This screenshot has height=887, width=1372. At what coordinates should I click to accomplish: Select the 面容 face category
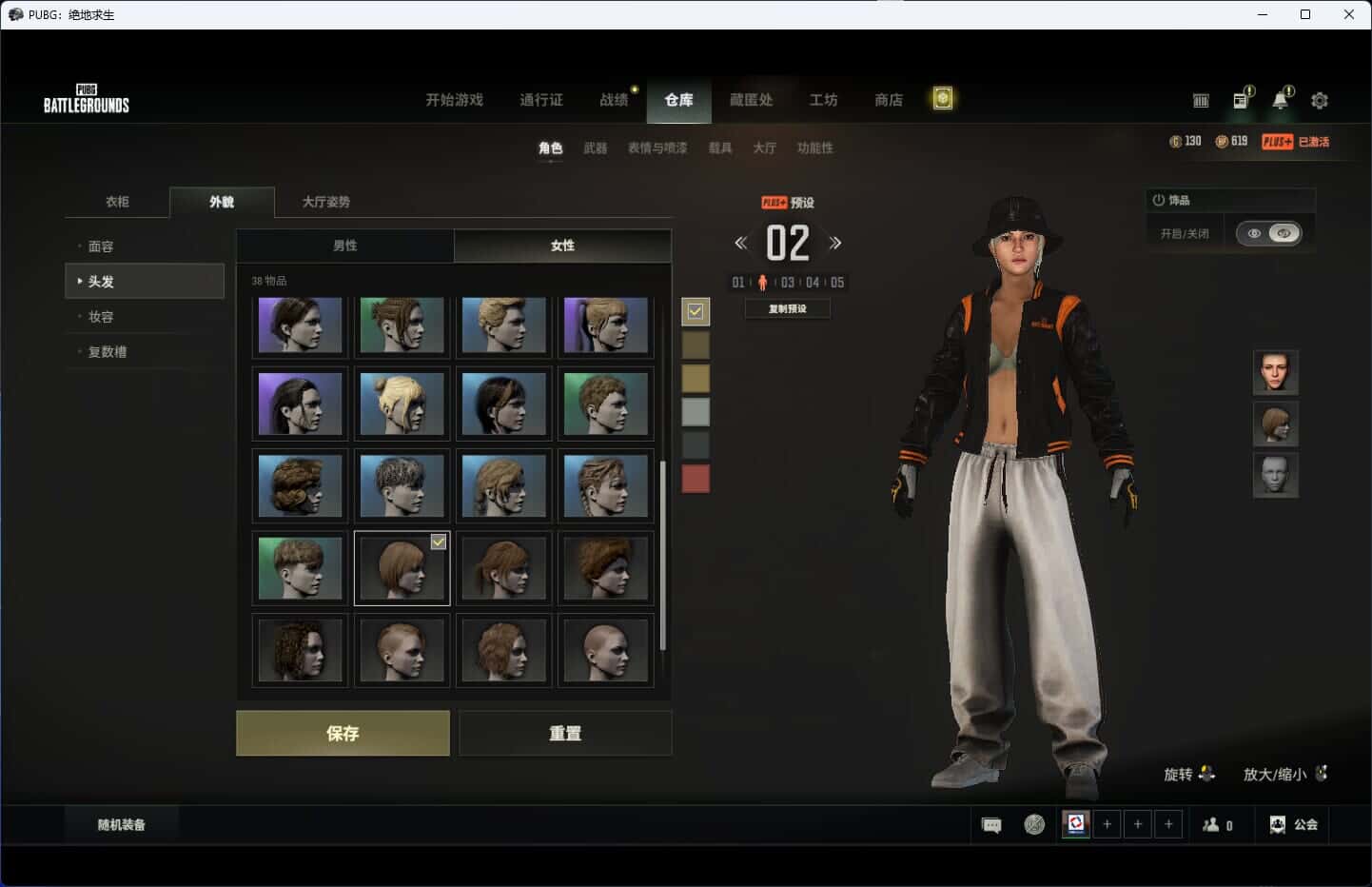tap(101, 246)
